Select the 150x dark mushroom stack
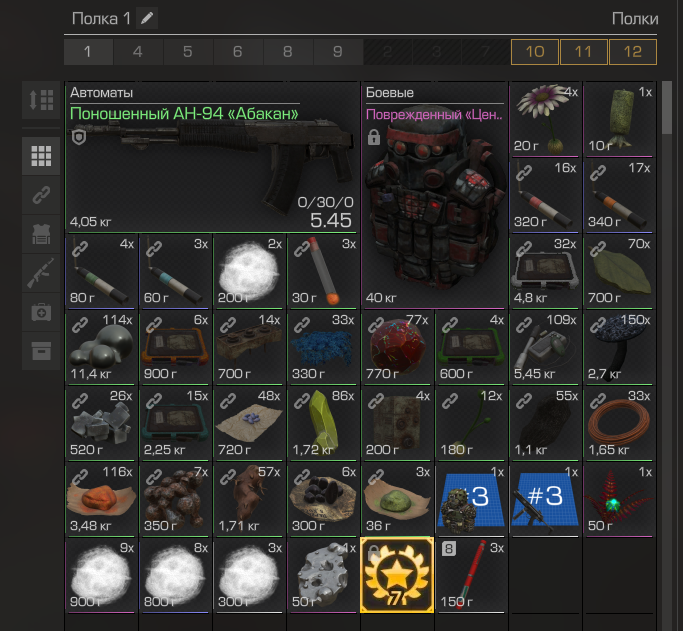The height and width of the screenshot is (631, 683). (x=620, y=347)
